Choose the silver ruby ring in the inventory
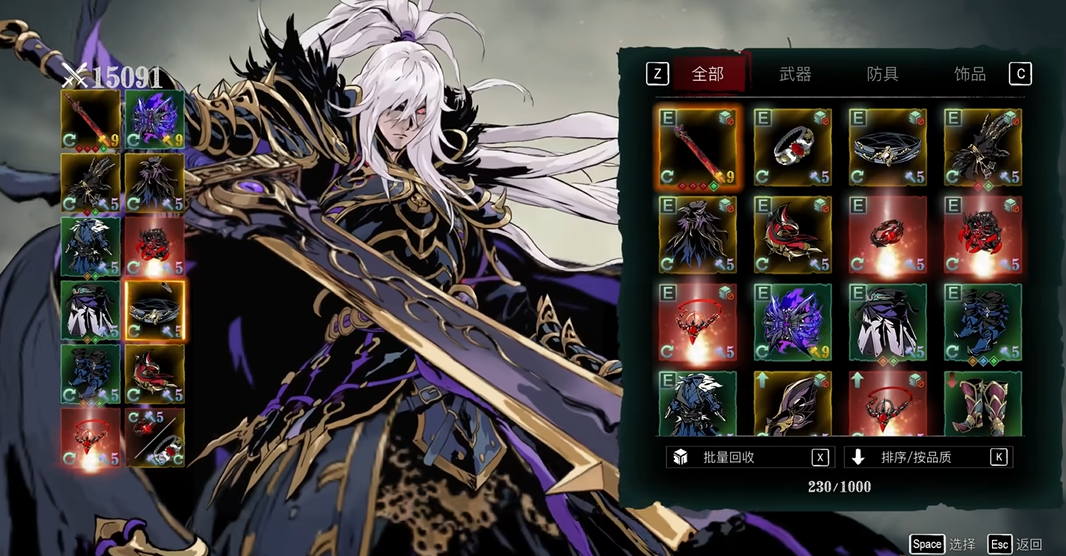The height and width of the screenshot is (556, 1066). point(792,148)
